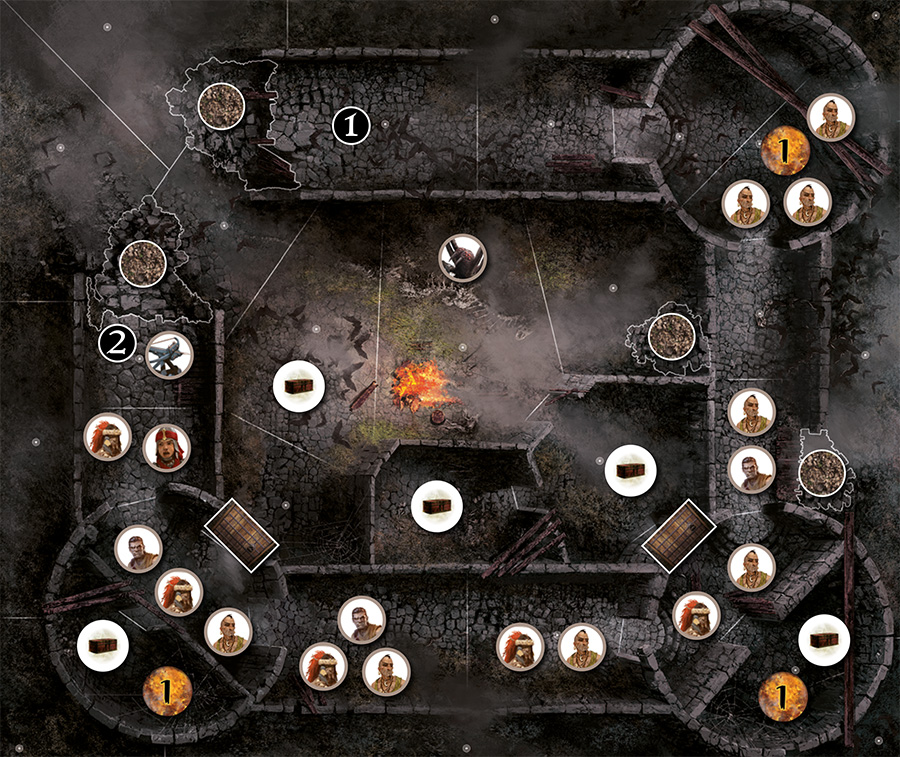
Task: Select the fire token among three mohawk warriors
Action: click(785, 151)
